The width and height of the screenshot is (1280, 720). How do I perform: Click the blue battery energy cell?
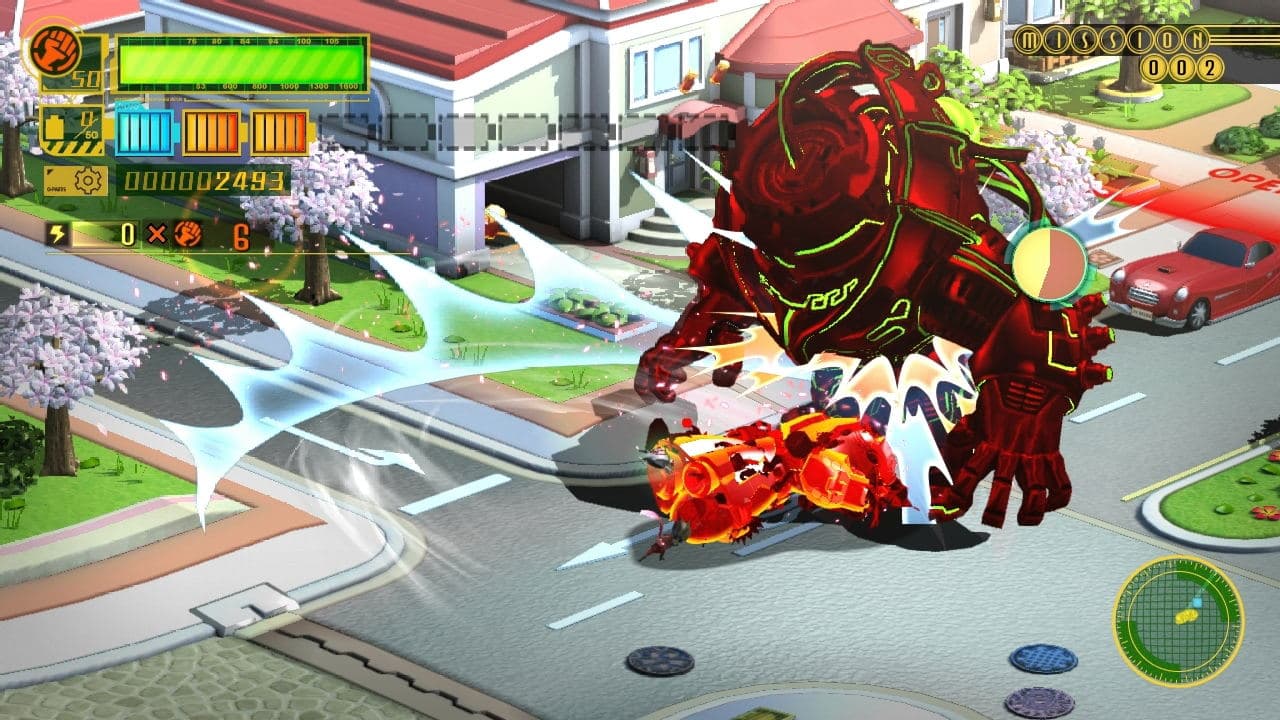[x=144, y=132]
